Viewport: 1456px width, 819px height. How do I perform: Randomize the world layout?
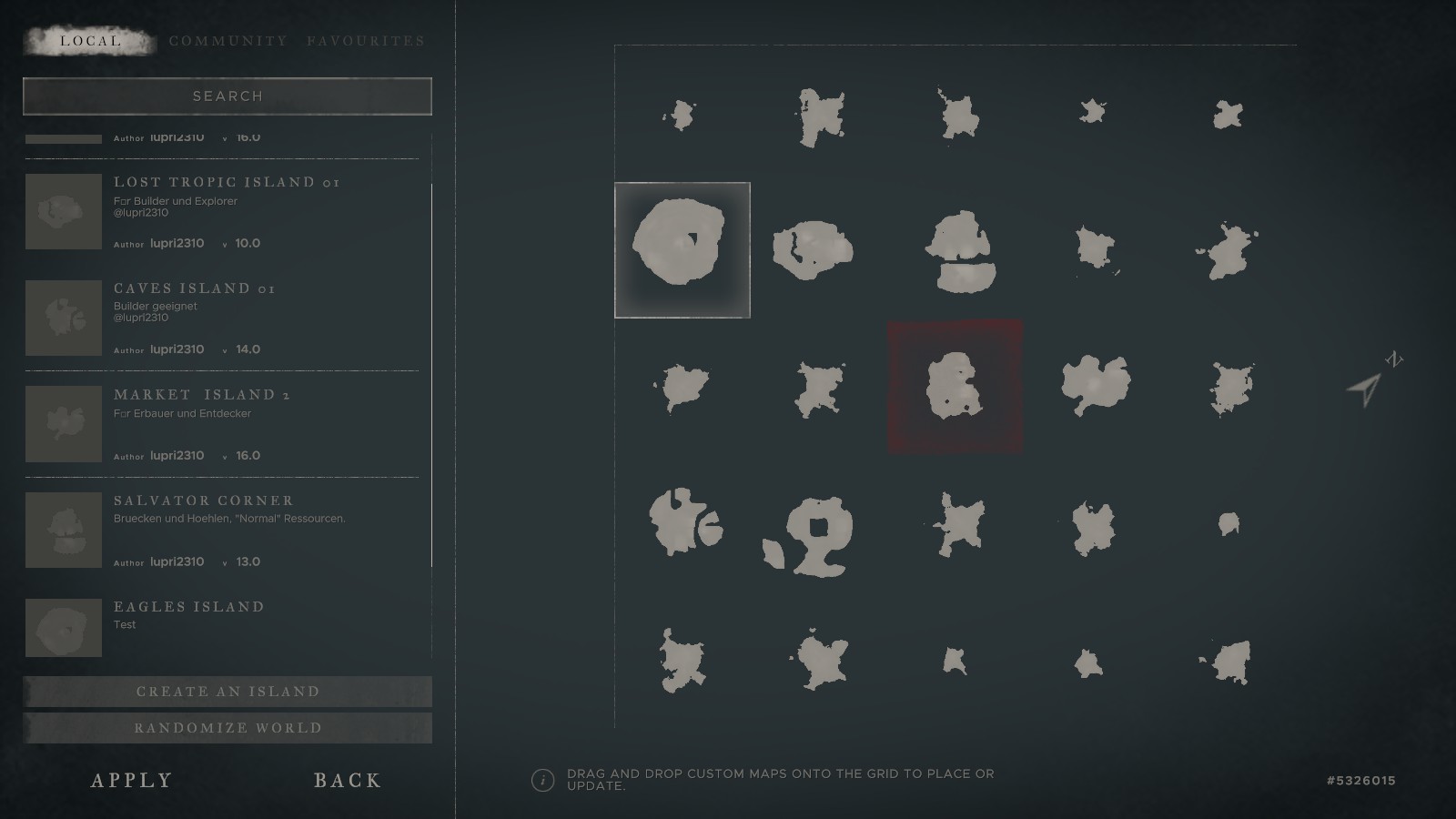click(227, 728)
